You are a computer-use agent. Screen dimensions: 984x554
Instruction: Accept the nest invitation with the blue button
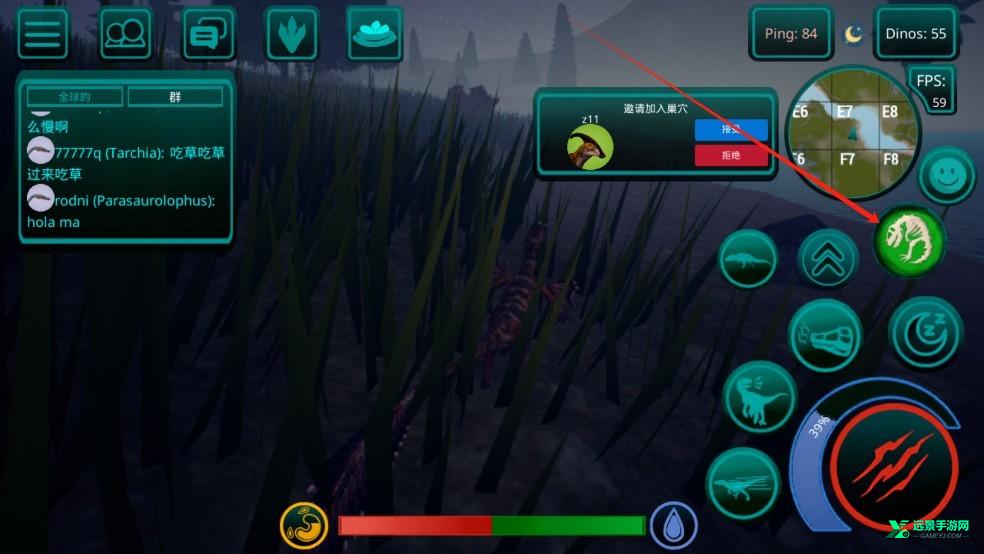[x=731, y=129]
